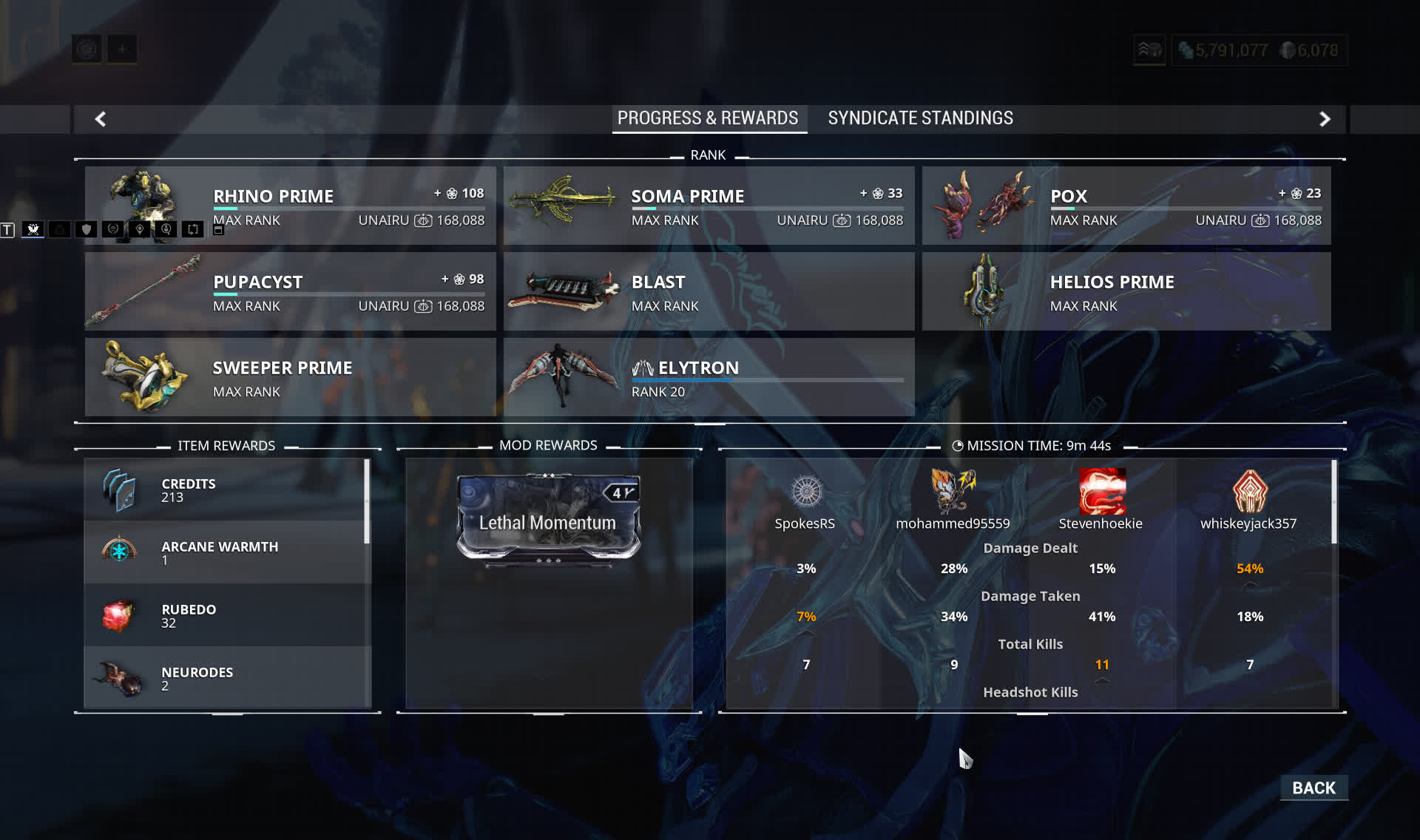Inspect the Lethal Momentum mod card
The image size is (1420, 840).
click(548, 518)
